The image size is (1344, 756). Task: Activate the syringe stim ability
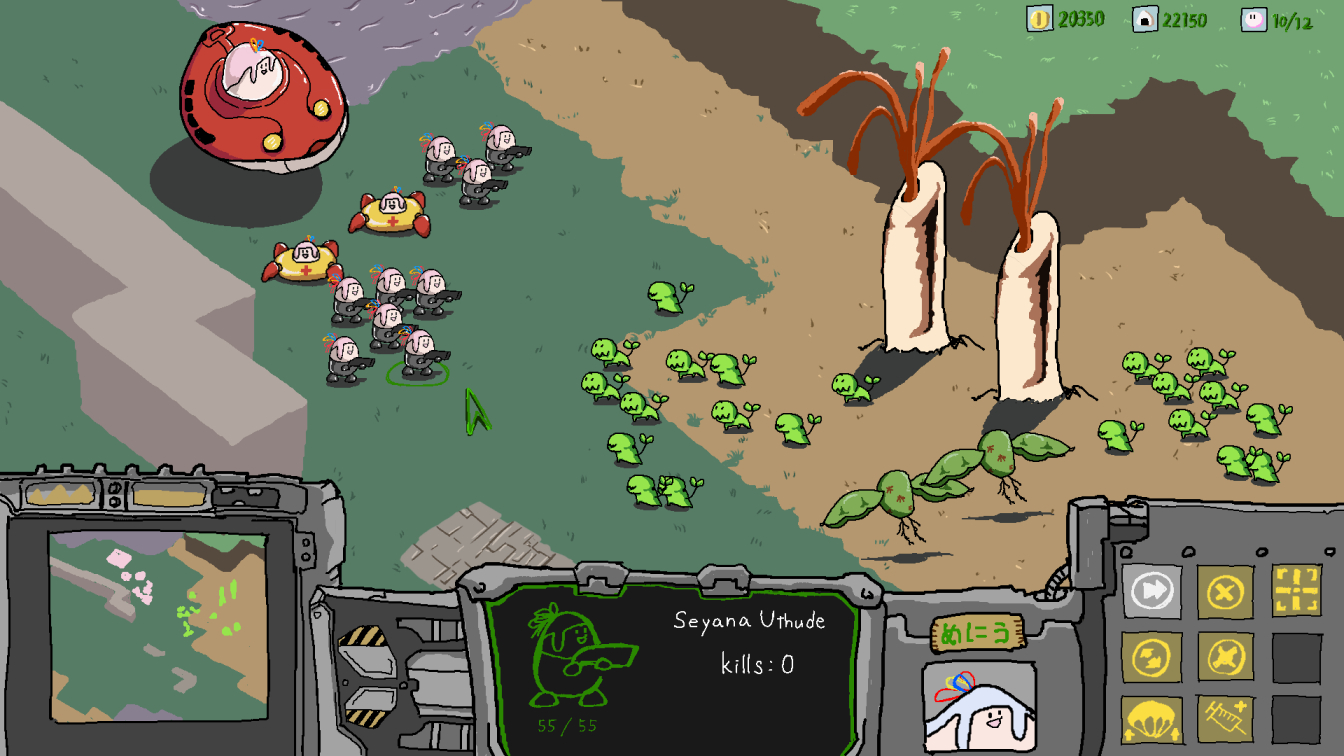click(1225, 720)
